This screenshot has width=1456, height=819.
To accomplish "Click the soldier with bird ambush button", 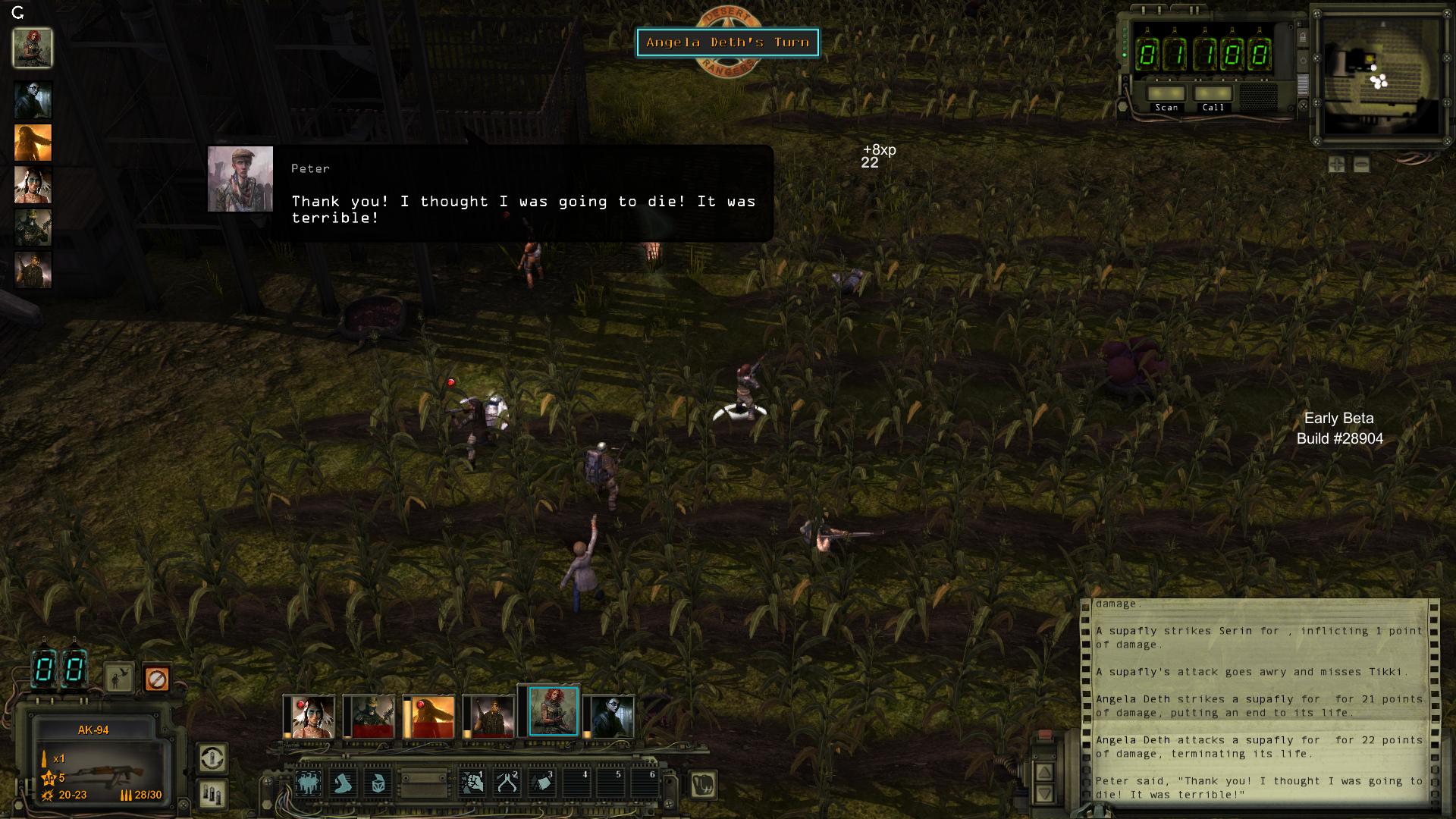I will point(119,679).
